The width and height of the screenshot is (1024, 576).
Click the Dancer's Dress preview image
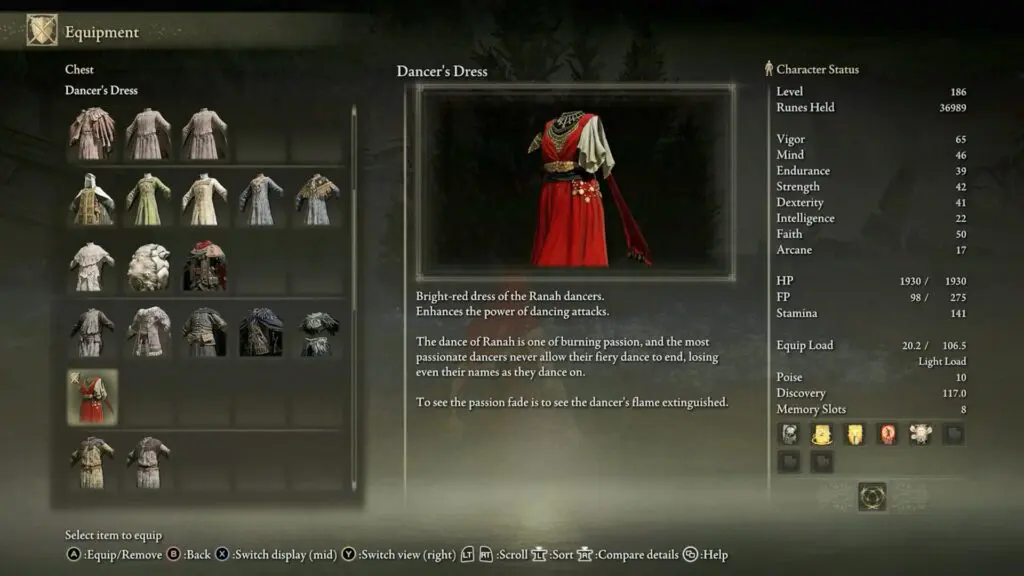[575, 181]
